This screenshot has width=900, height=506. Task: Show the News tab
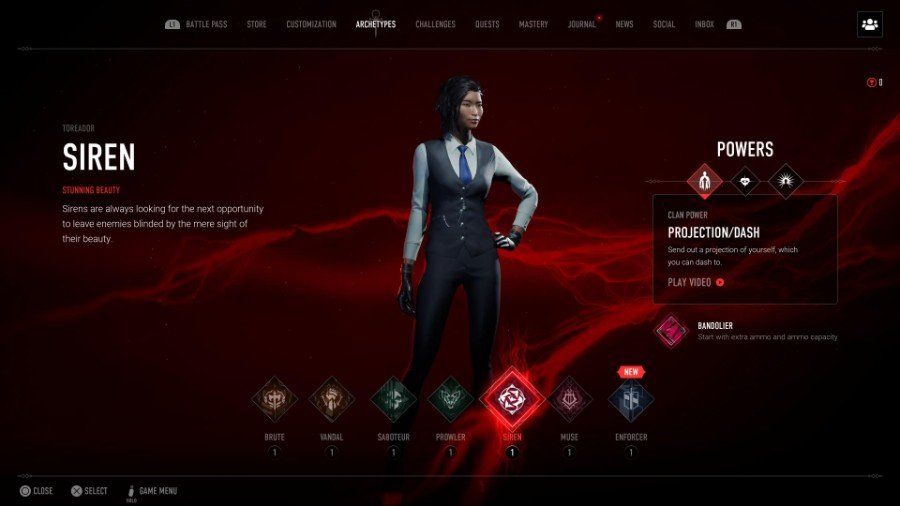pyautogui.click(x=624, y=24)
